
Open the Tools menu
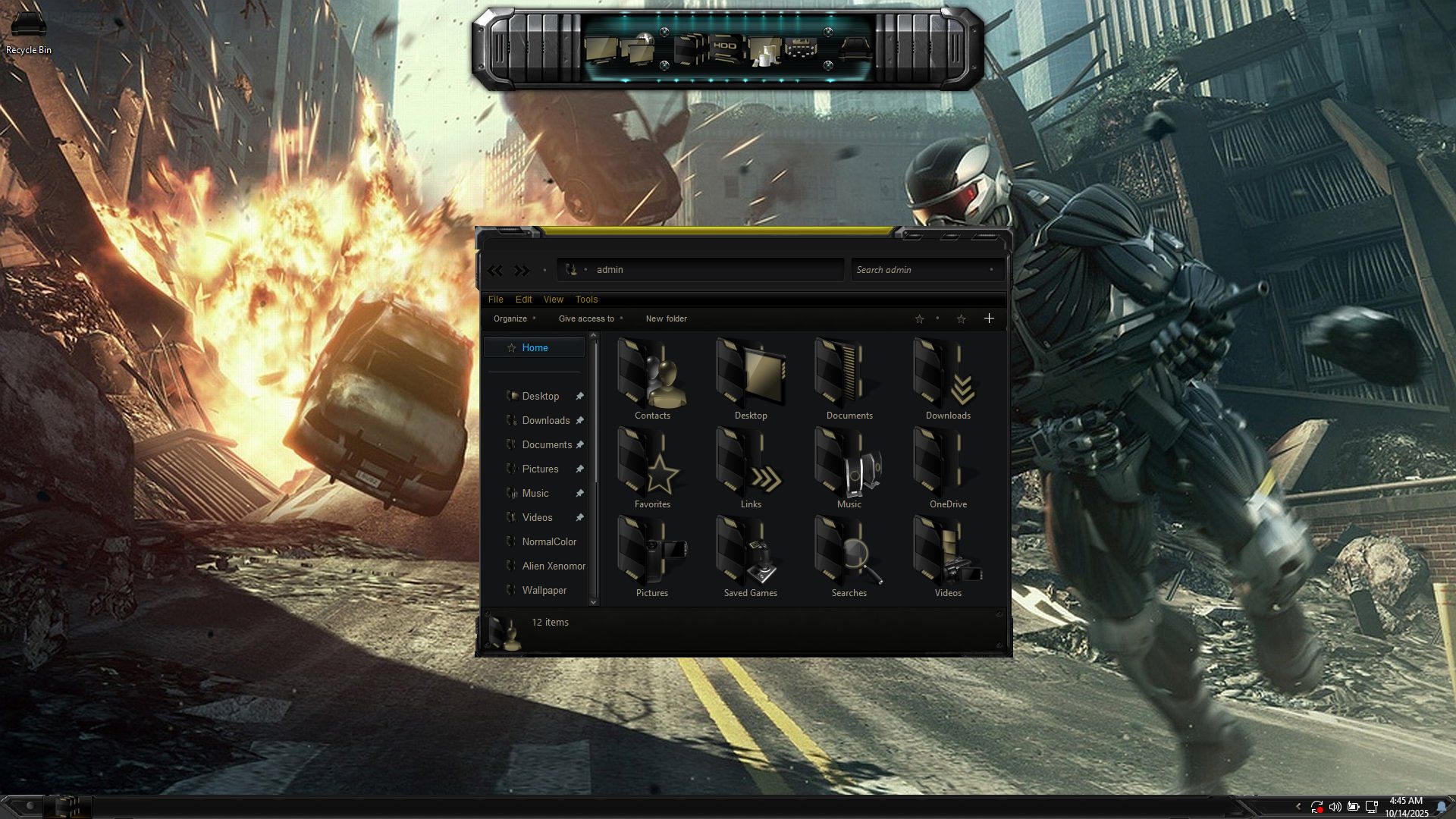tap(586, 300)
